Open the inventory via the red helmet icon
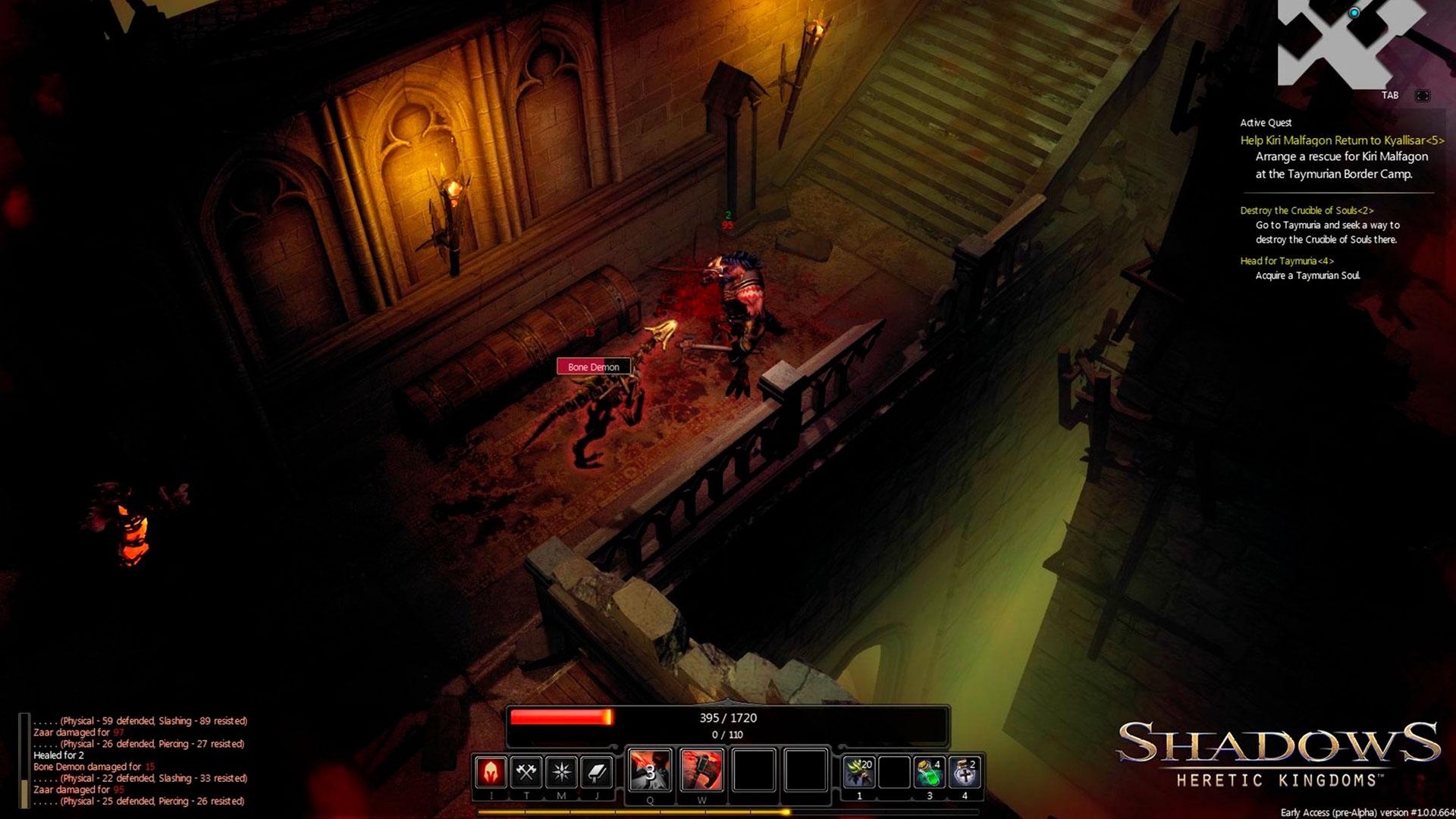The width and height of the screenshot is (1456, 819). coord(491,772)
